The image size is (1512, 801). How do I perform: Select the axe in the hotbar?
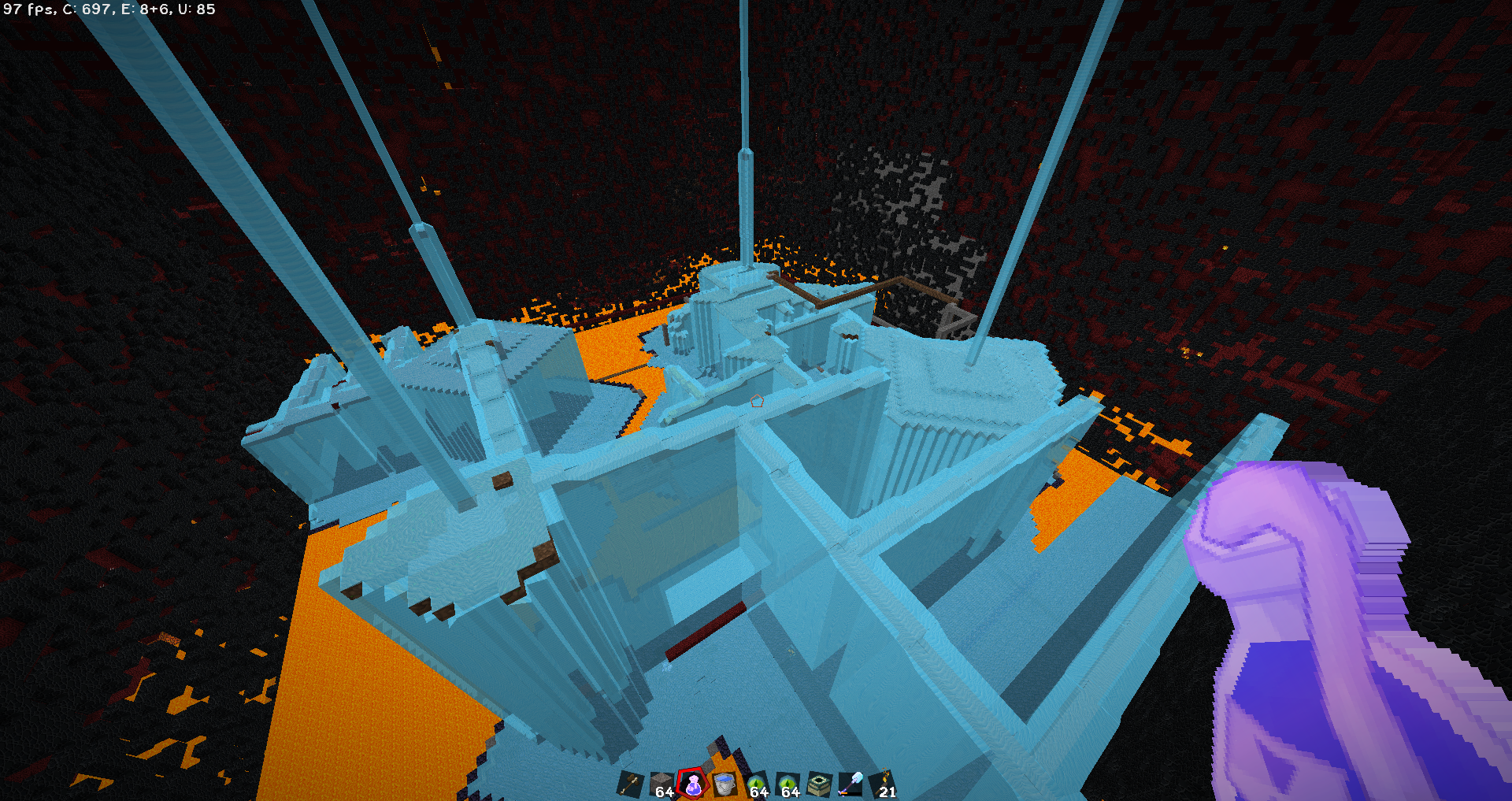click(630, 784)
